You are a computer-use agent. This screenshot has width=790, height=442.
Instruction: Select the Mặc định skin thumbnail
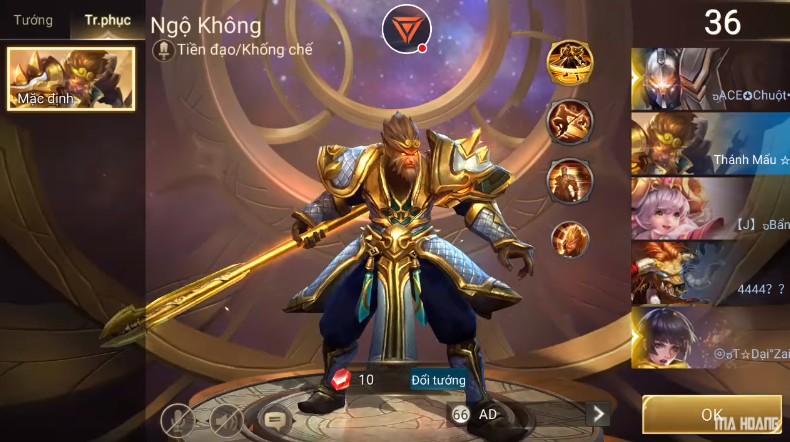71,78
